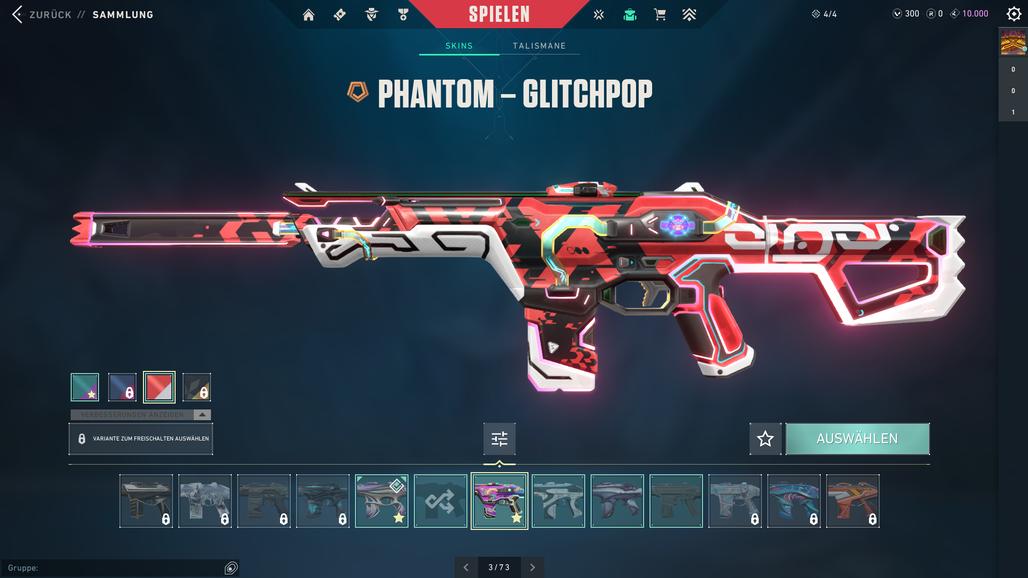Viewport: 1028px width, 578px height.
Task: Select the random shuffle skin tile
Action: click(x=441, y=501)
